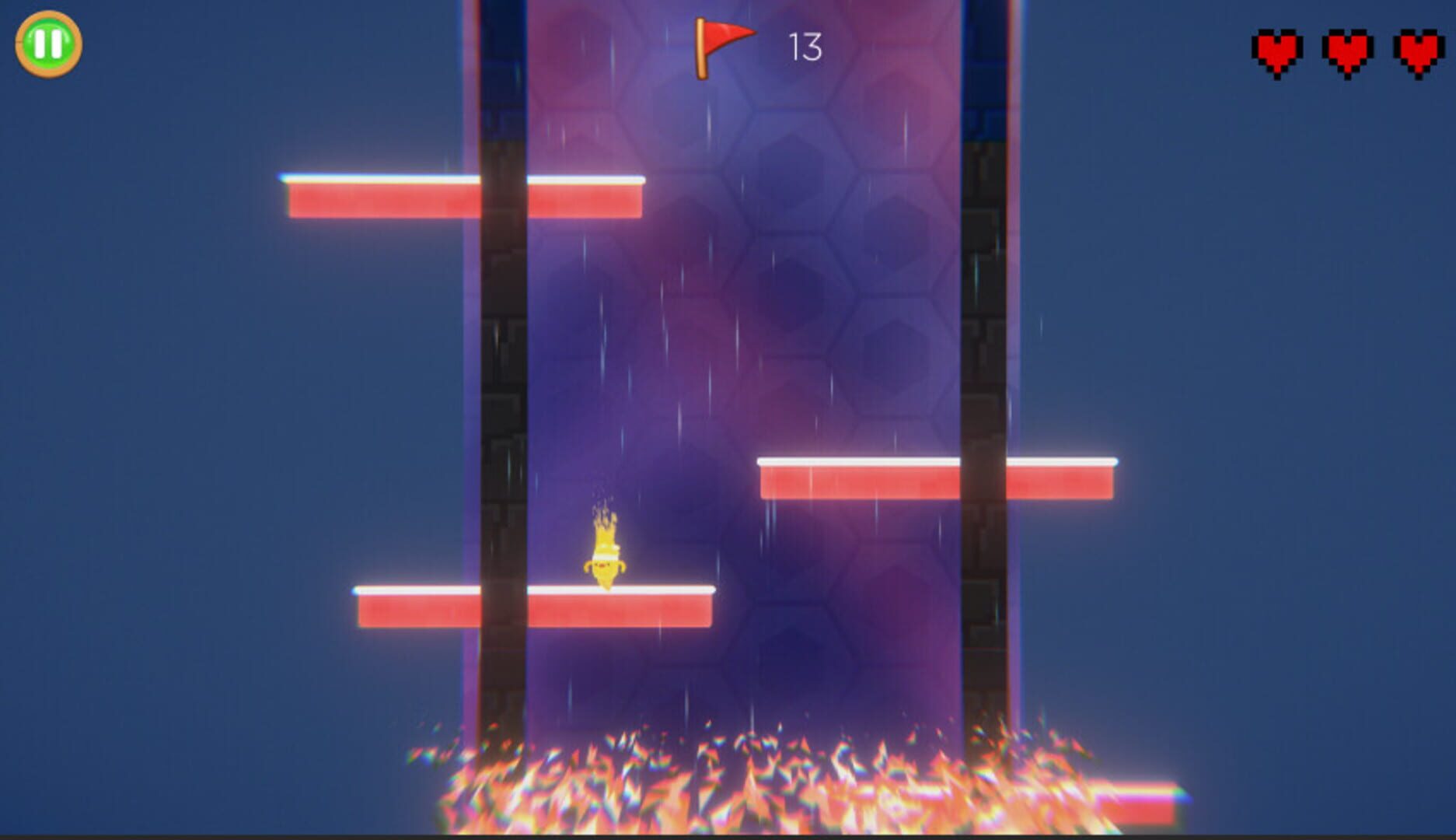Select the red flag checkpoint icon

click(723, 47)
